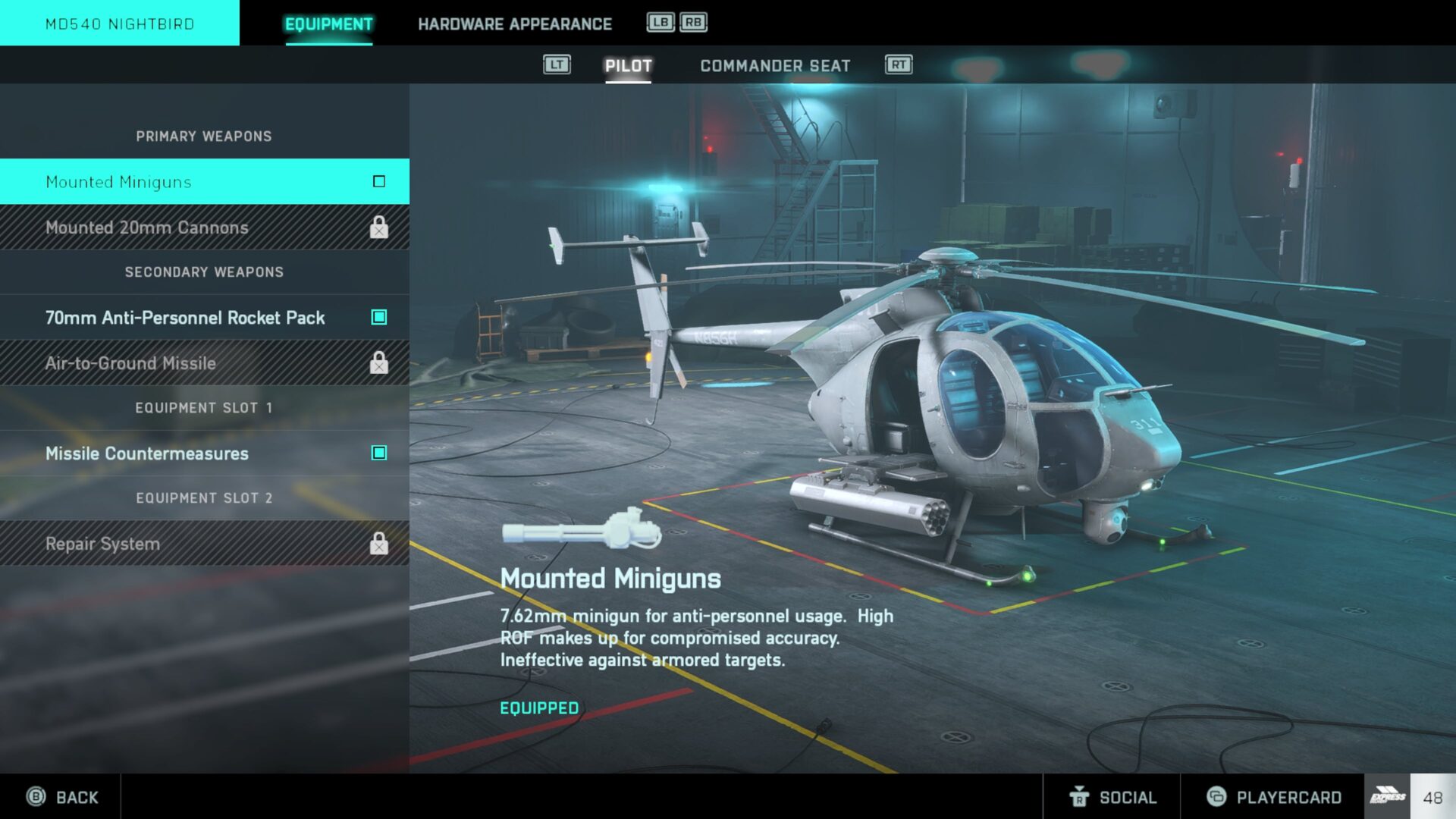Select the locked Air-to-Ground Missile

204,363
